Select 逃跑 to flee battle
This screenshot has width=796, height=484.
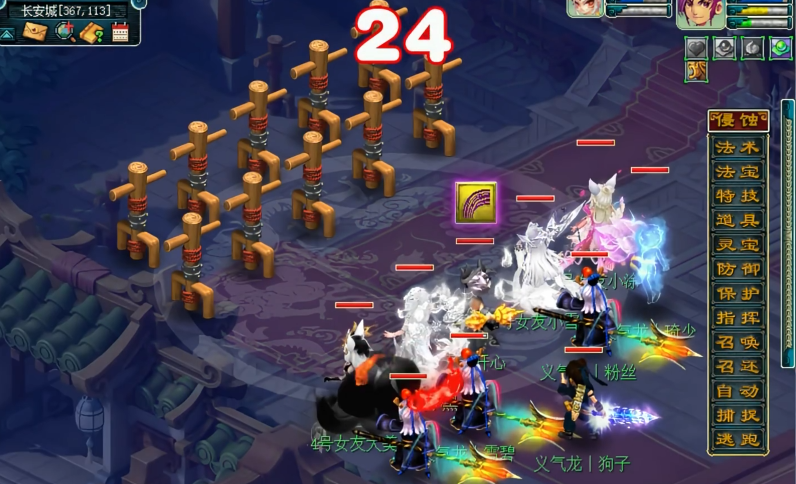(738, 439)
